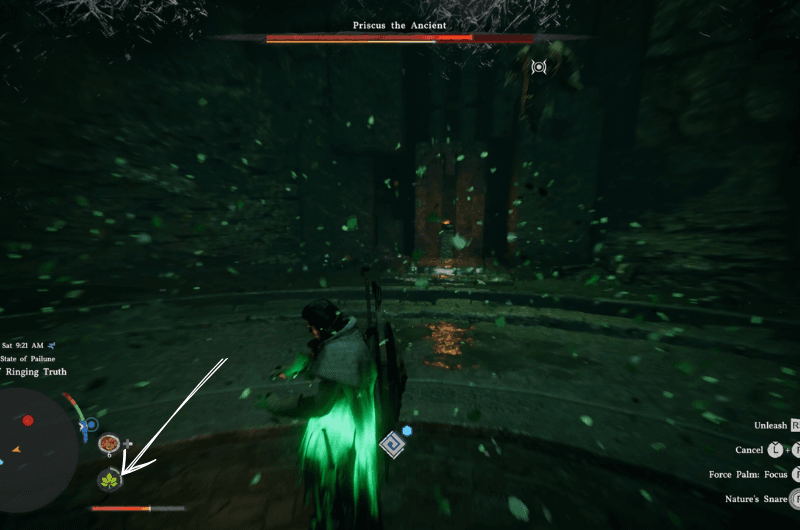Open the Ringing Truth quest tracker

click(x=36, y=372)
